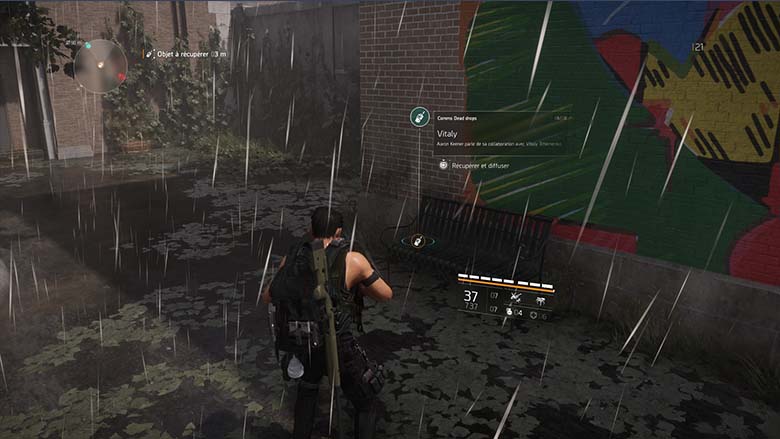Screen dimensions: 780x439
Task: Select the 'Objet à récupérer' objective tracker
Action: click(x=191, y=54)
